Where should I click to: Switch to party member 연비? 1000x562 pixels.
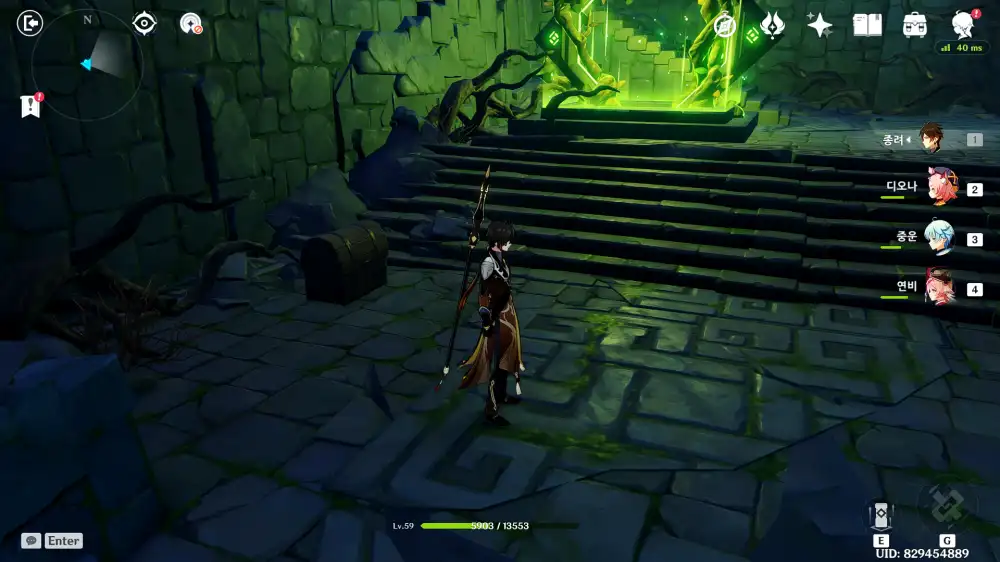click(x=940, y=287)
